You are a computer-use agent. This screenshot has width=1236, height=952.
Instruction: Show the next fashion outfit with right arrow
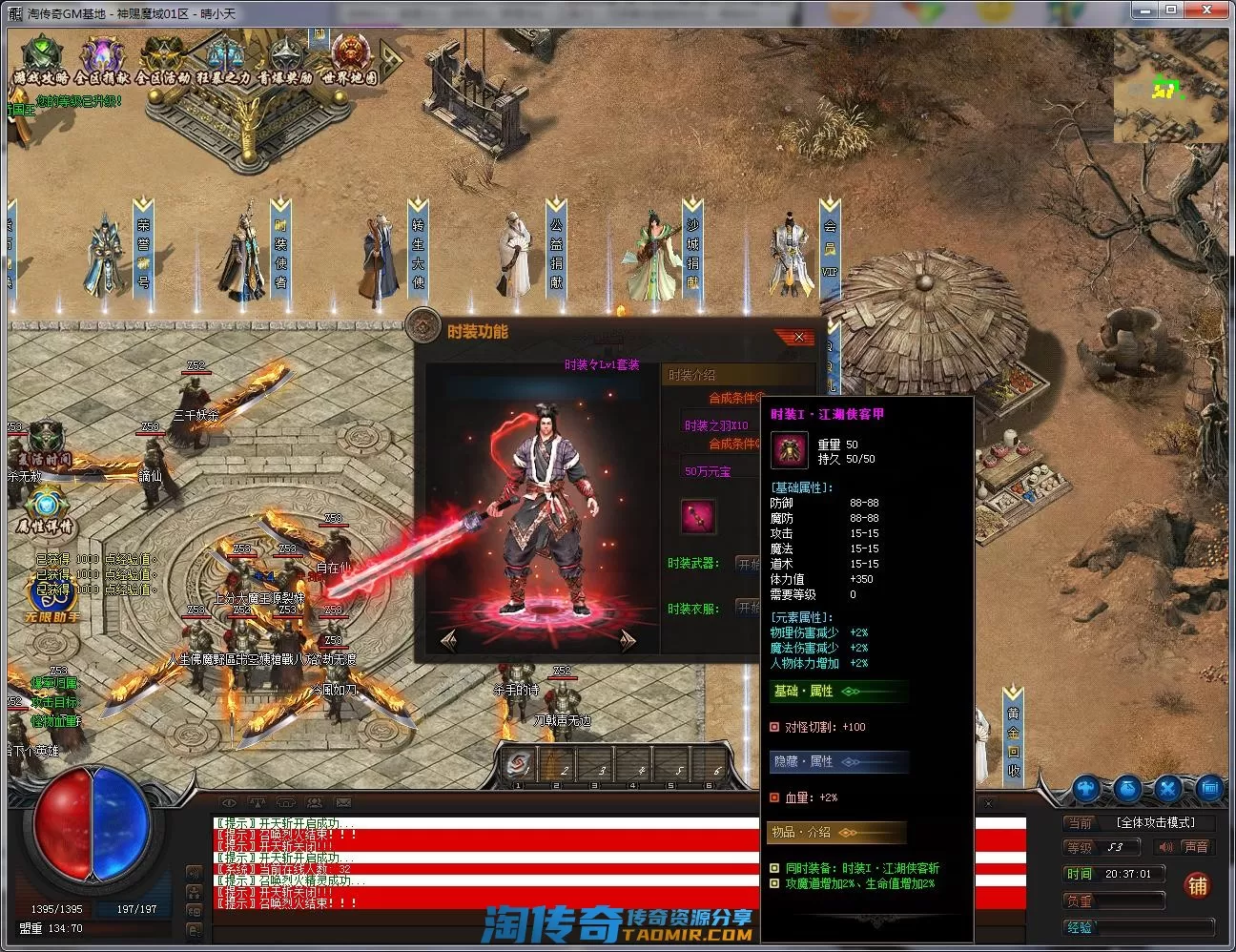pos(628,640)
